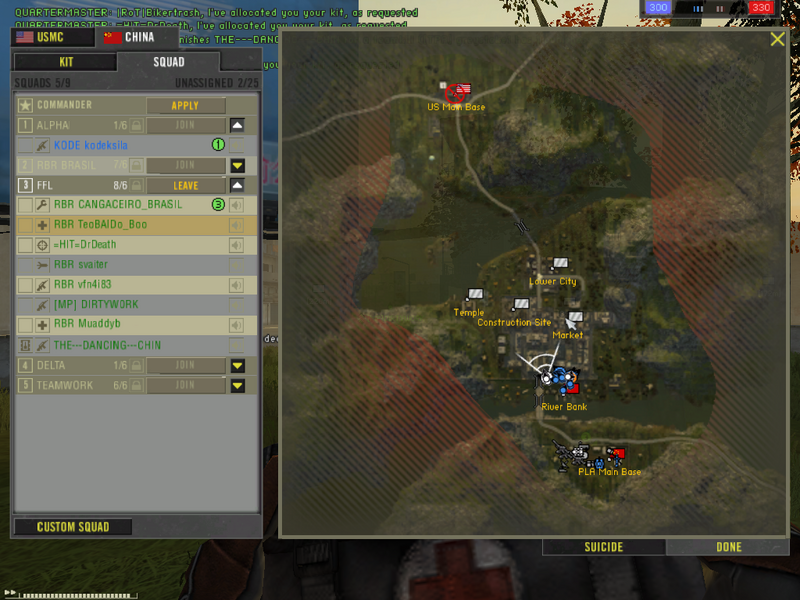The width and height of the screenshot is (800, 600).
Task: Confirm with the DONE button
Action: pyautogui.click(x=729, y=547)
